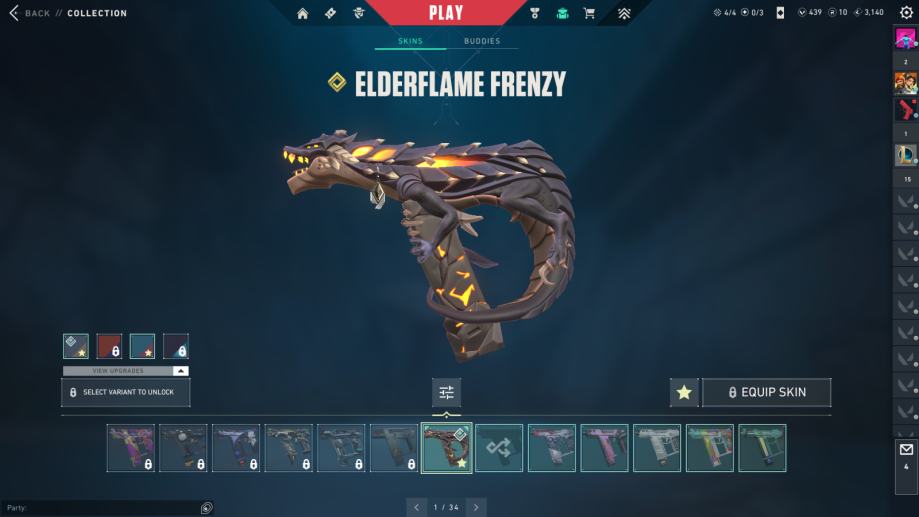Open the settings gear icon

click(x=906, y=13)
